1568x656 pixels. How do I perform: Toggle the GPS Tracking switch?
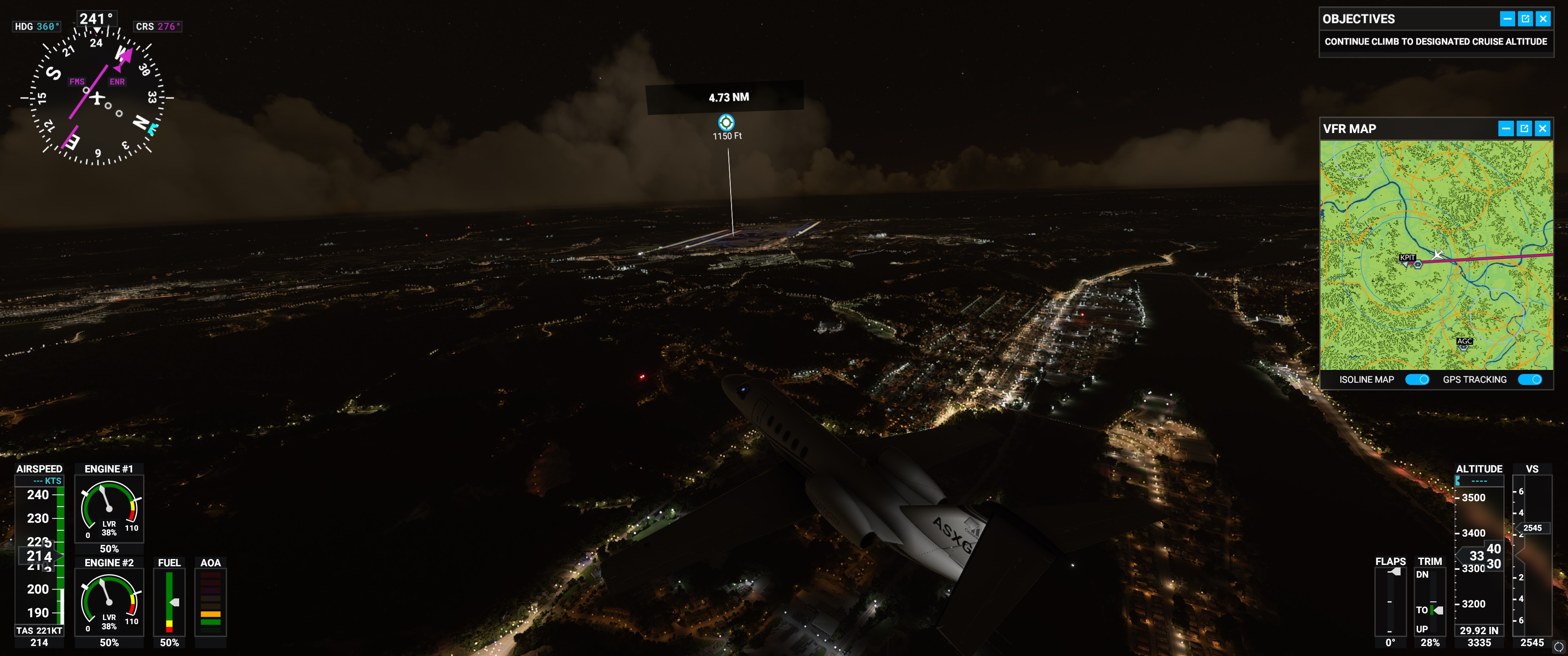tap(1529, 380)
